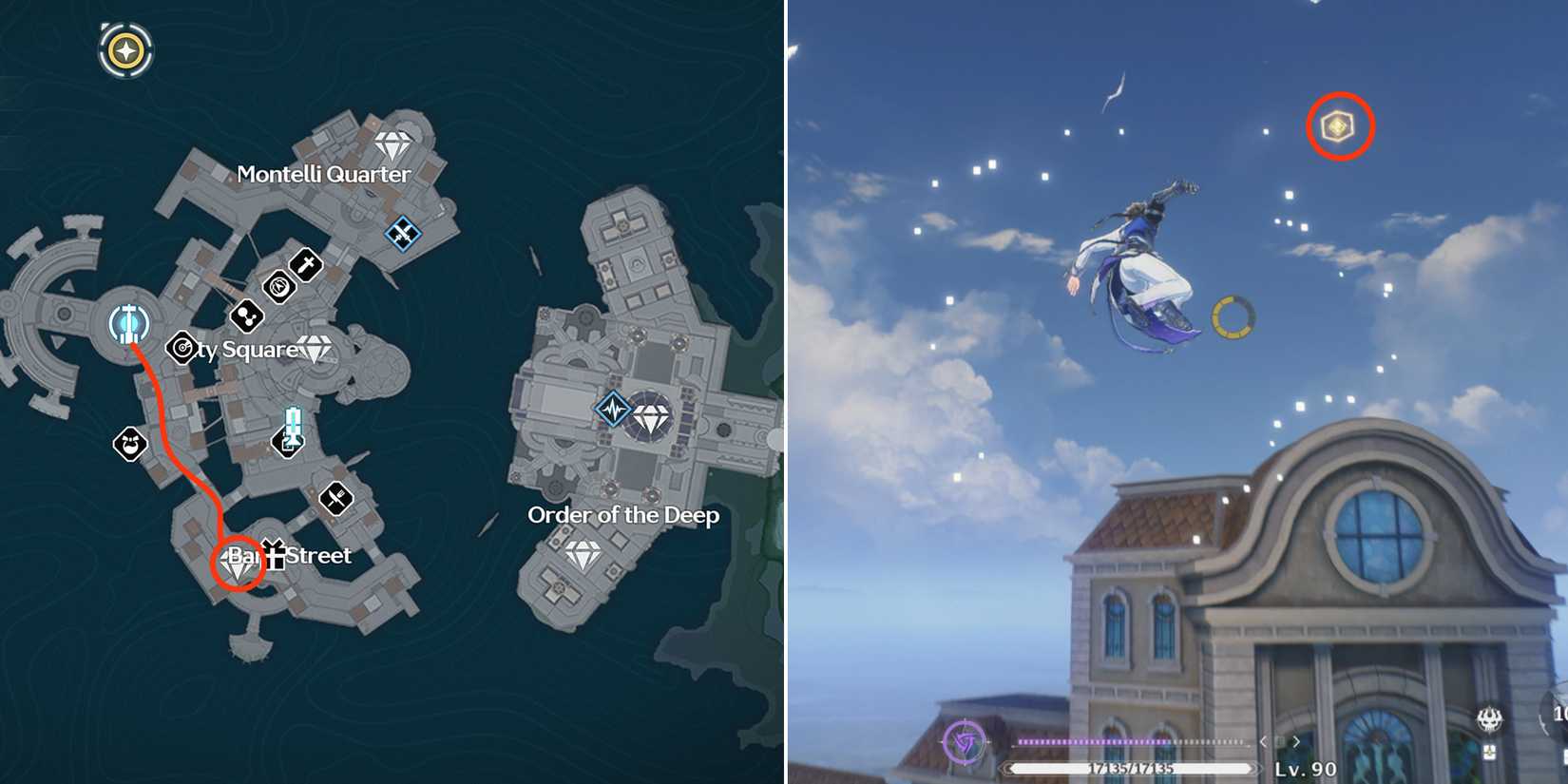The width and height of the screenshot is (1568, 784).
Task: Select the Resonance Nexus fast travel point
Action: click(x=126, y=323)
